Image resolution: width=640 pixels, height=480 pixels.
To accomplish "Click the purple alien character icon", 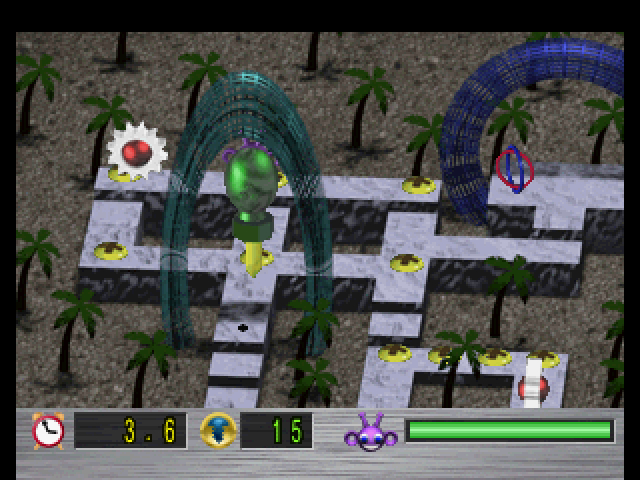I will click(369, 432).
